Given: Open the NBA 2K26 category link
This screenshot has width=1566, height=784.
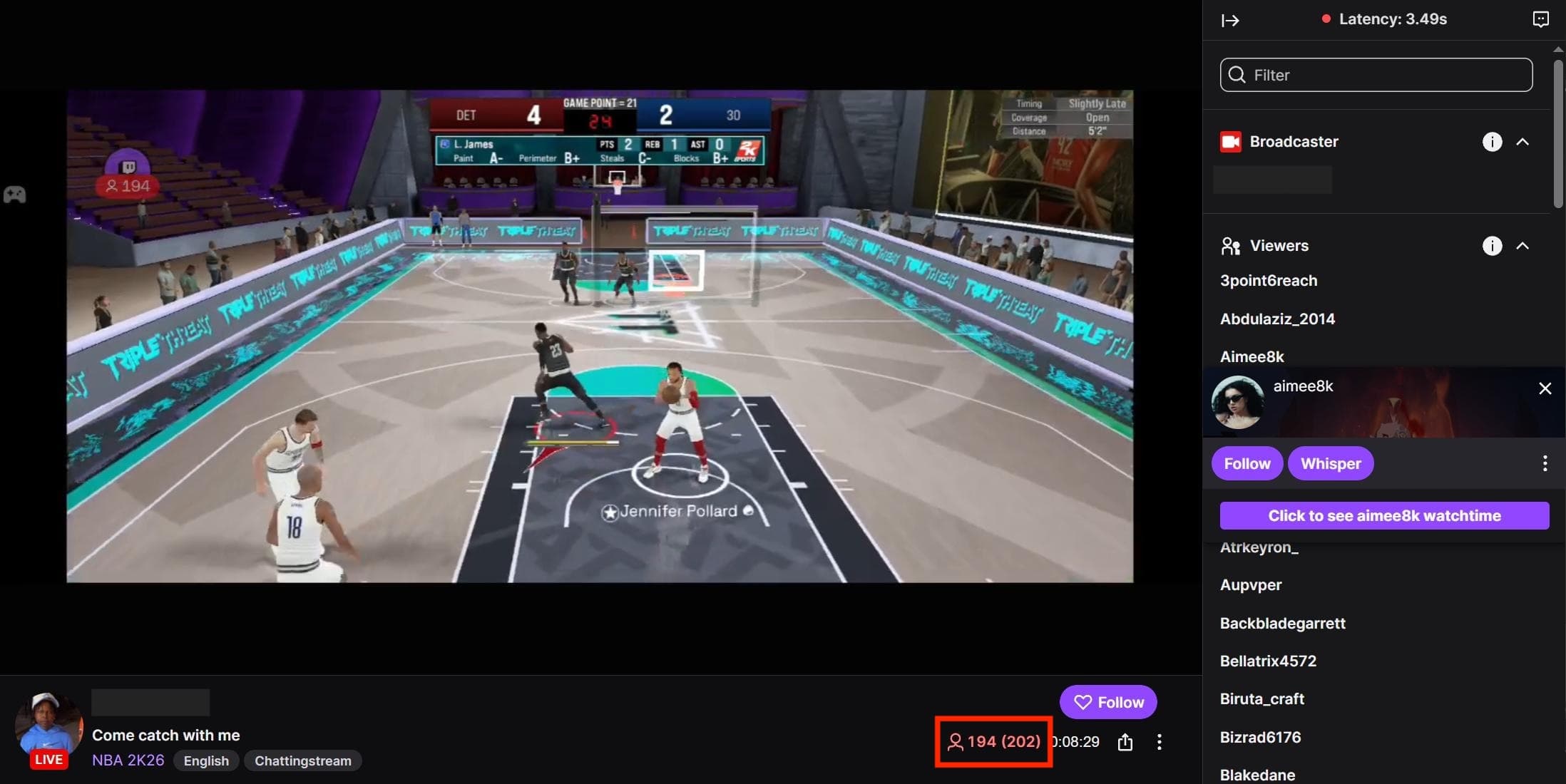Looking at the screenshot, I should click(x=128, y=760).
